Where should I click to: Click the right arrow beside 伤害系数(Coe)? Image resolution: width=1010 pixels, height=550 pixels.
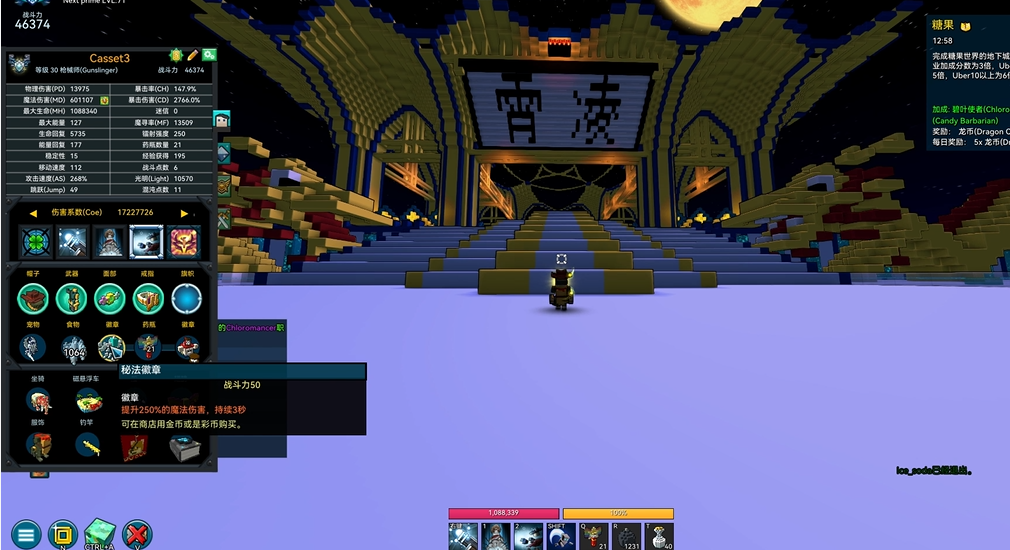point(184,213)
